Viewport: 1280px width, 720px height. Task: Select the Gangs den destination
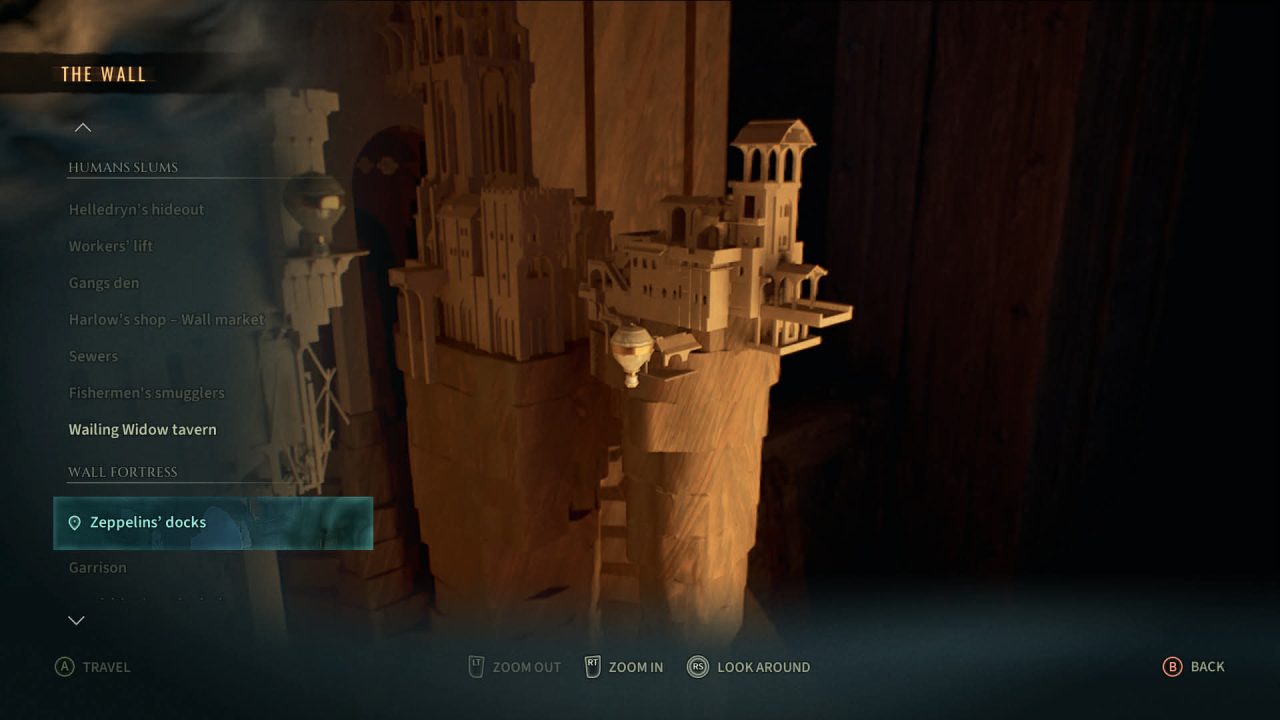(104, 283)
